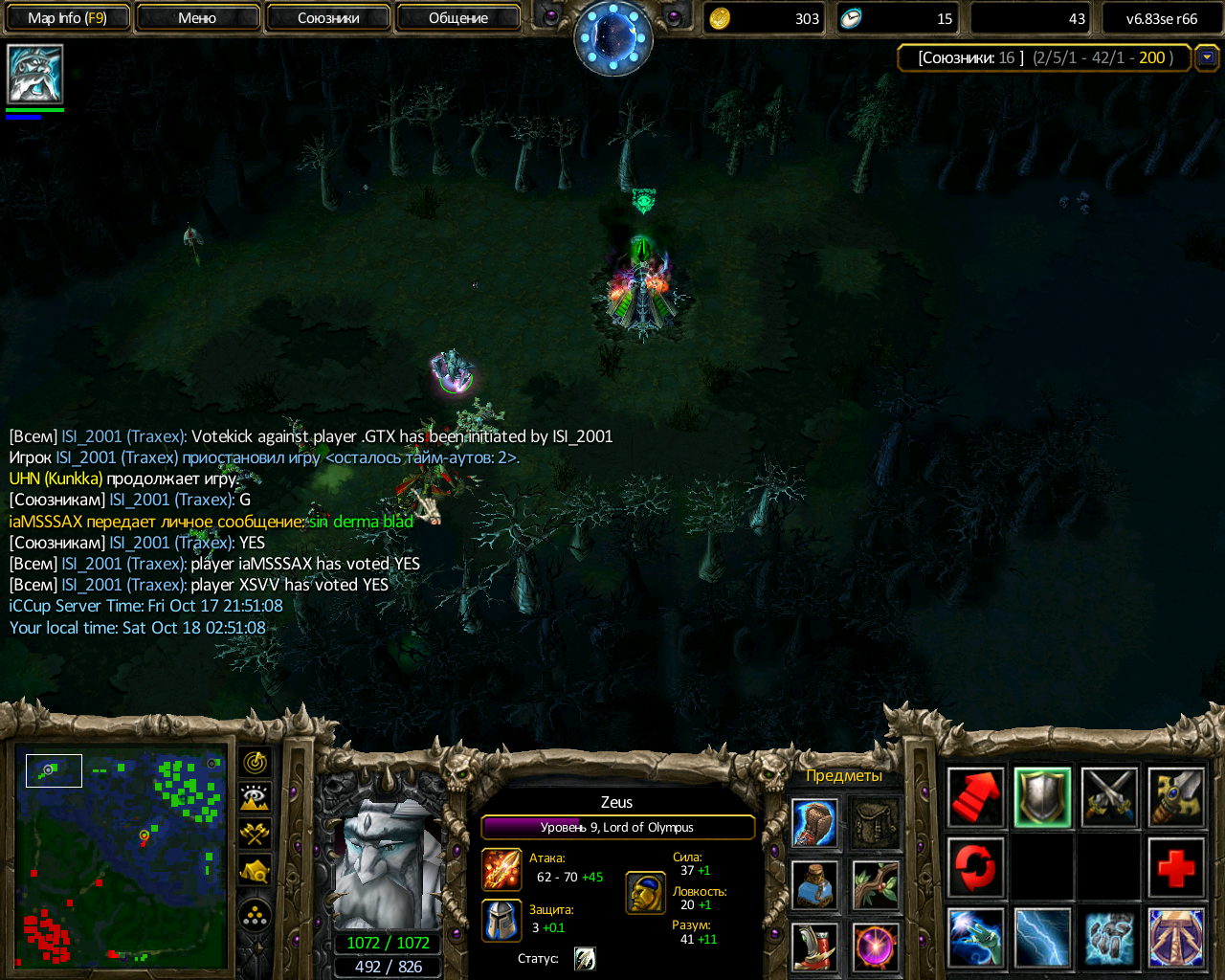
Task: Open the Меню button
Action: click(x=197, y=18)
